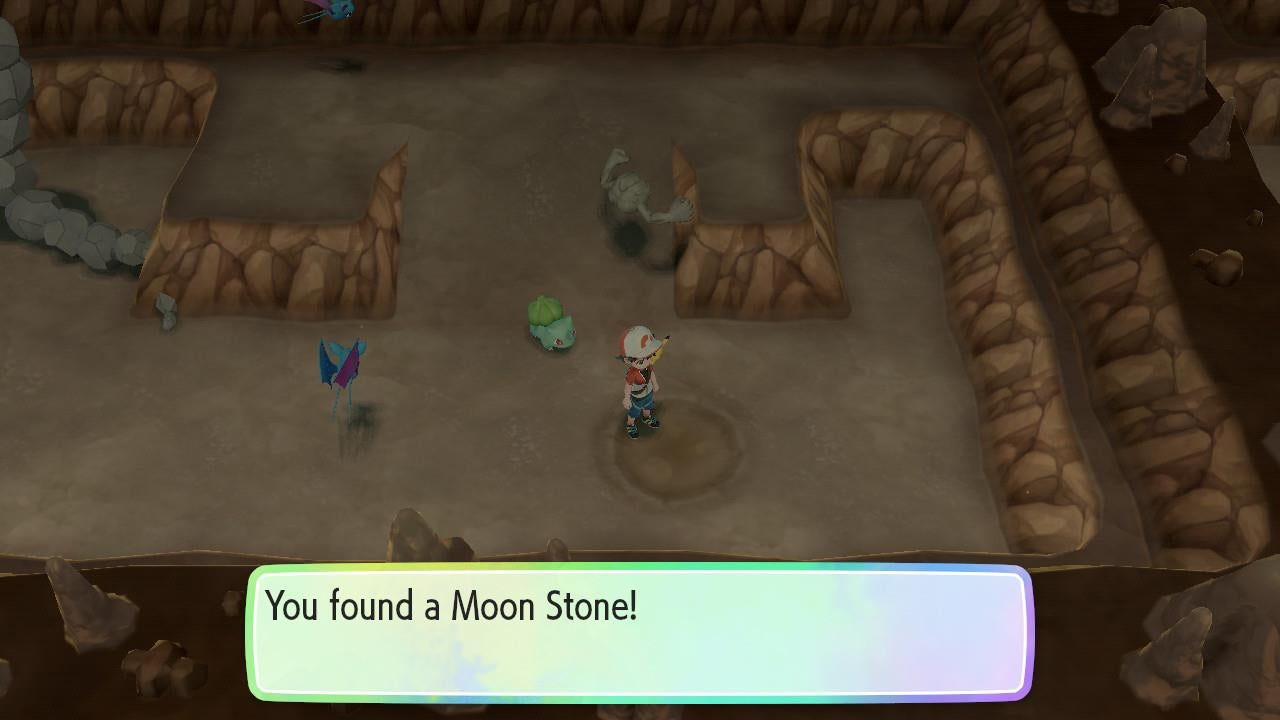Click the Pikachu on the trainer's shoulder
The image size is (1280, 720).
coord(655,345)
